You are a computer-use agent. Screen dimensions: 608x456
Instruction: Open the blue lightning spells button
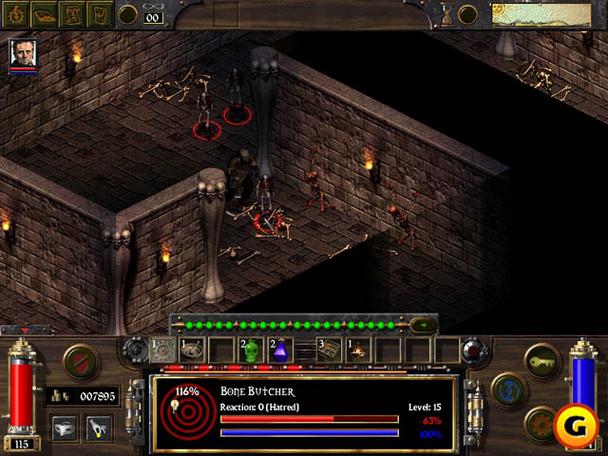coord(508,389)
